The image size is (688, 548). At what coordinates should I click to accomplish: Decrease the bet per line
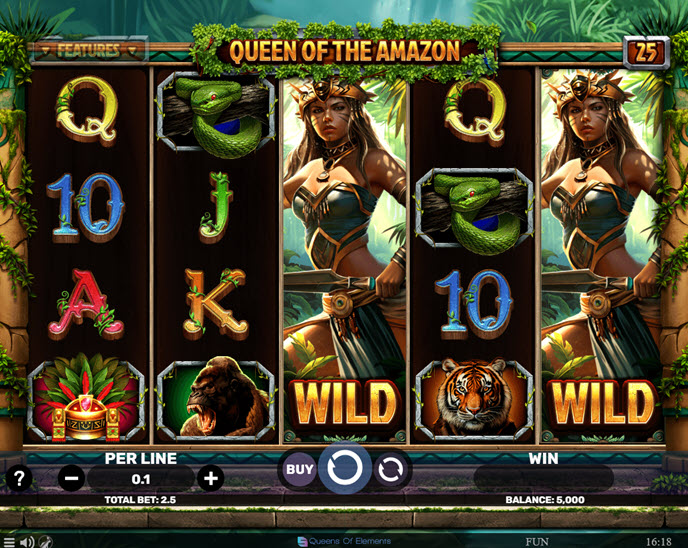point(72,478)
